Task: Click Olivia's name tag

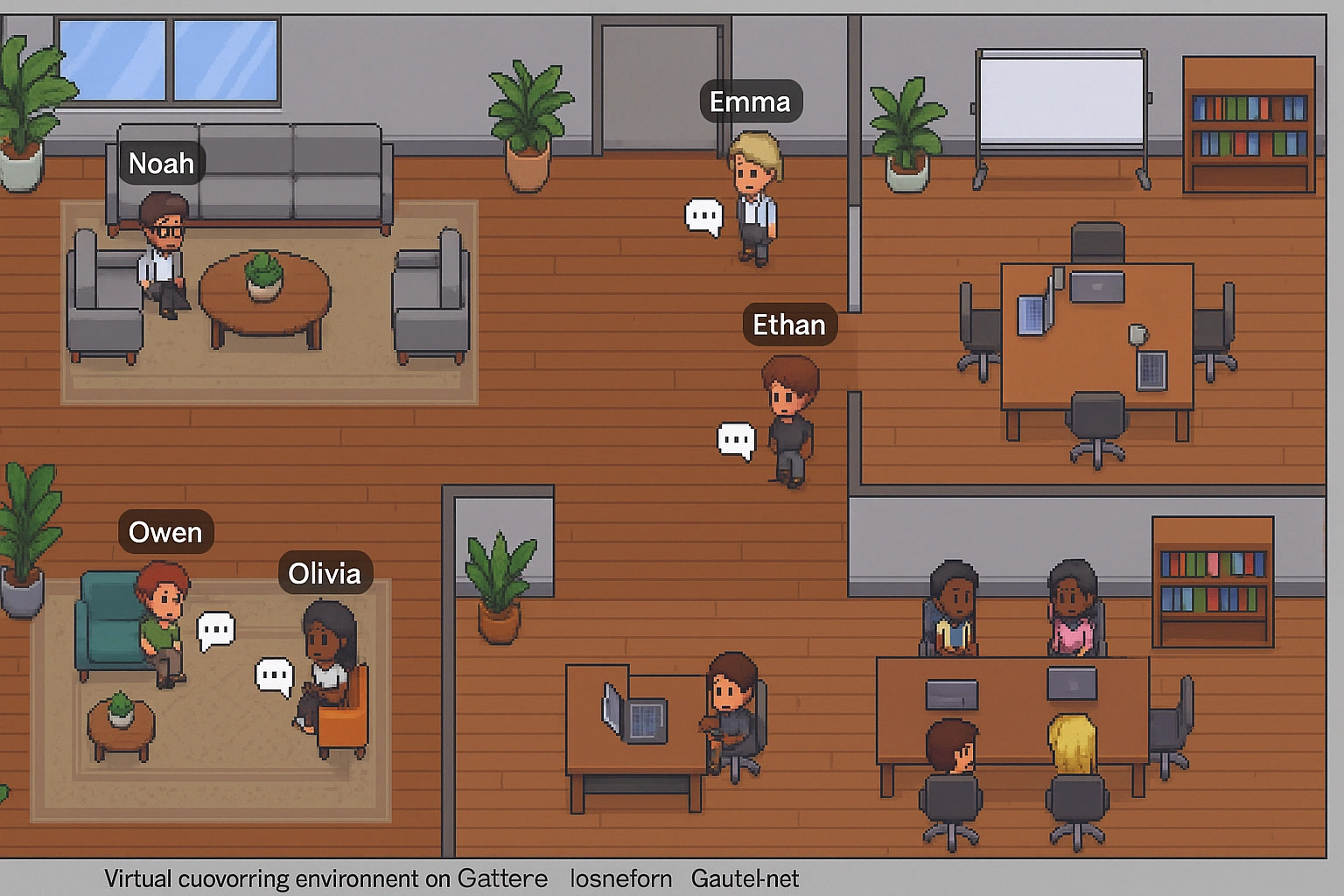Action: (325, 573)
